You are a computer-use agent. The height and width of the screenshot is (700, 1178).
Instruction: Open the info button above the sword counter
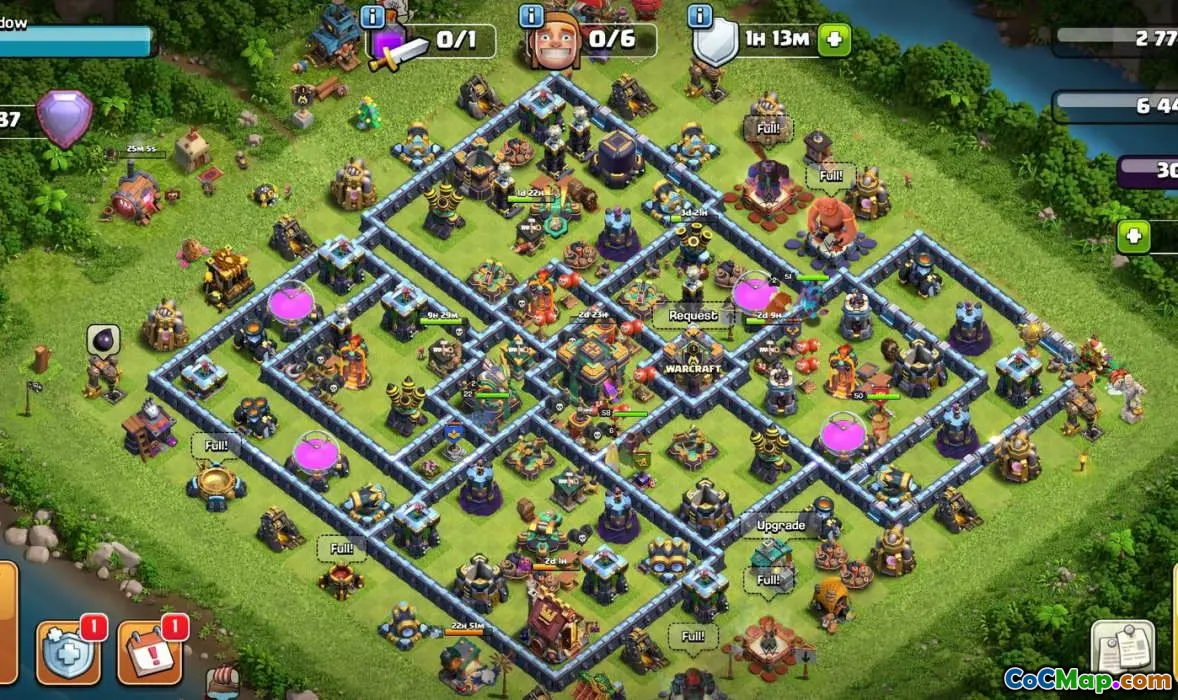(x=373, y=17)
